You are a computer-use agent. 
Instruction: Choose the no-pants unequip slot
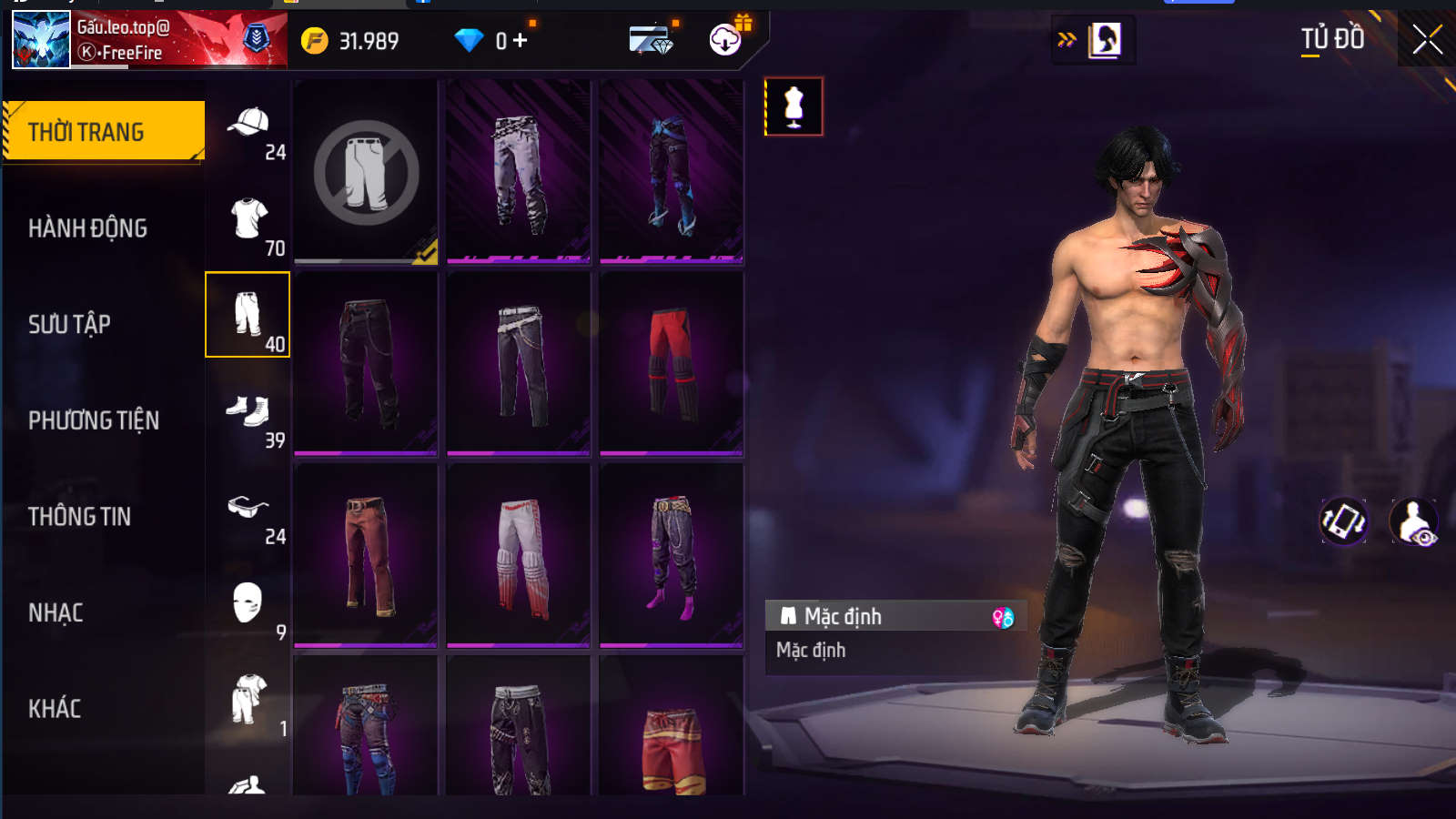(366, 172)
